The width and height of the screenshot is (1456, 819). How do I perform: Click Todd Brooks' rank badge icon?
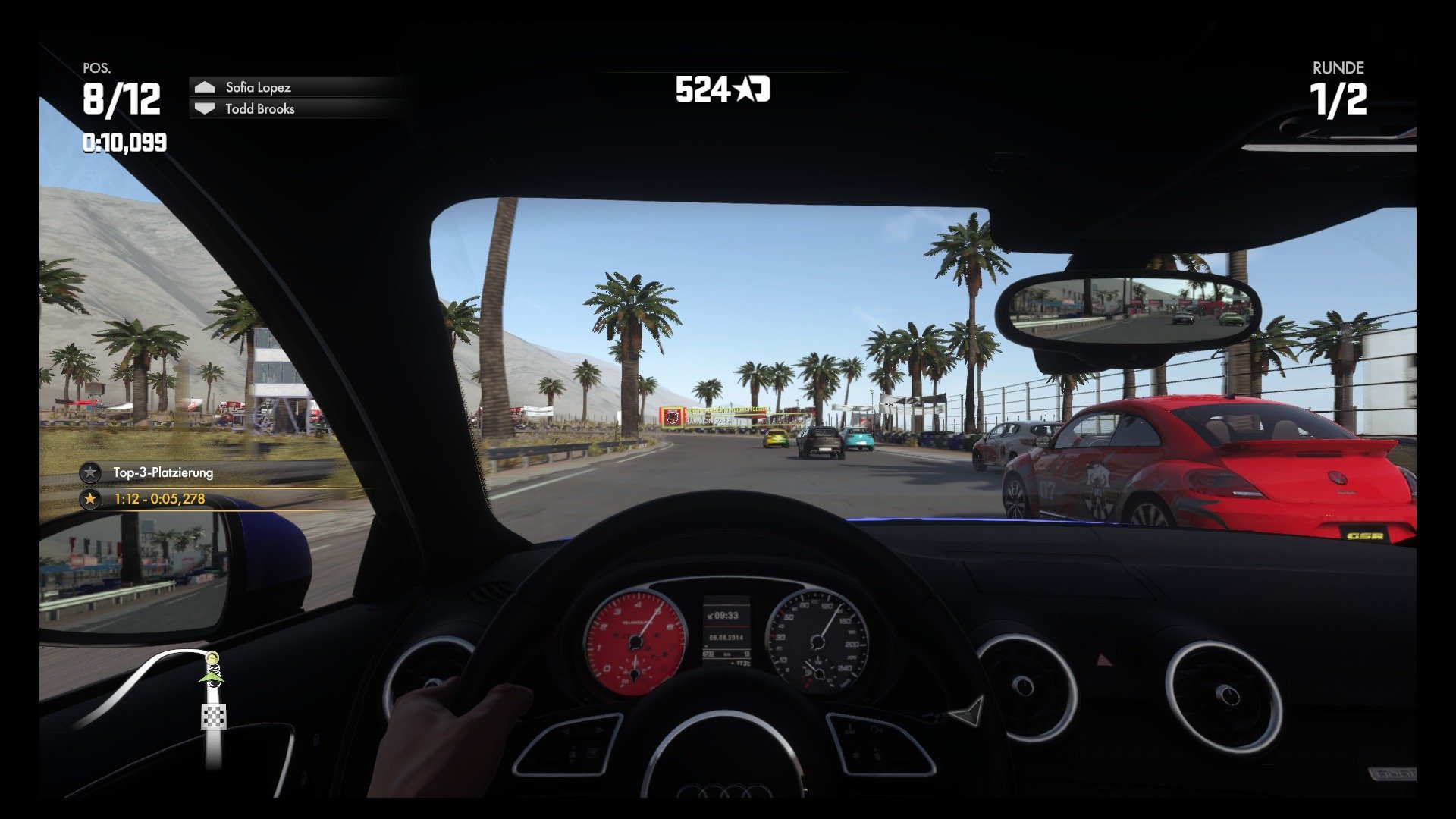(x=203, y=109)
